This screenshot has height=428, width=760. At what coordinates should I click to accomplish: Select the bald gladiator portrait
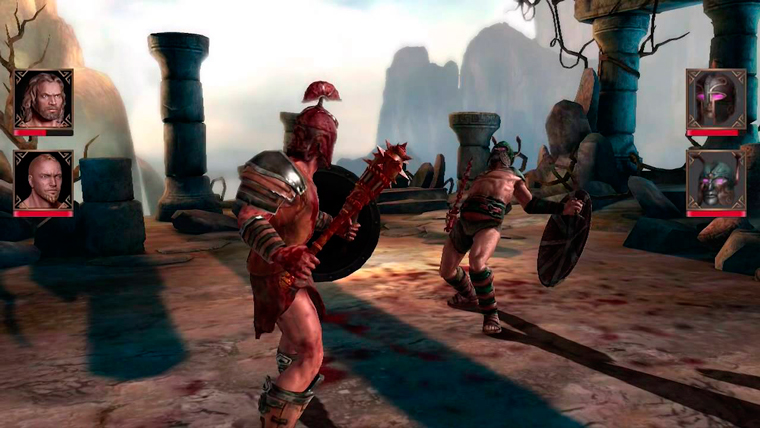pos(43,179)
